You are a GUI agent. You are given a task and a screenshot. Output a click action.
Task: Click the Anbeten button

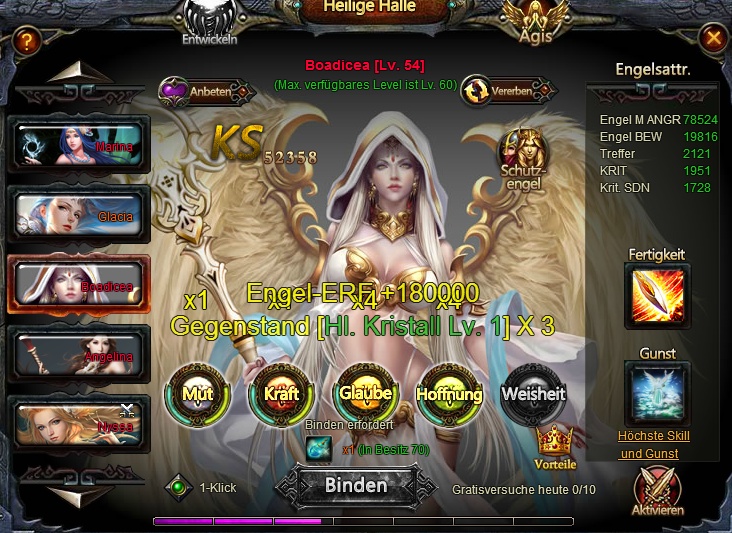click(x=196, y=91)
